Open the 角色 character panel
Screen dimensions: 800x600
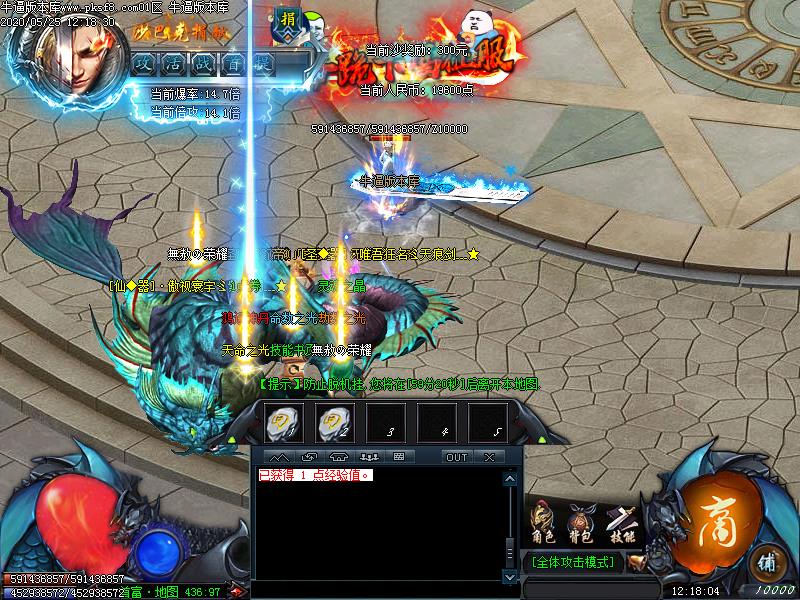click(x=541, y=521)
